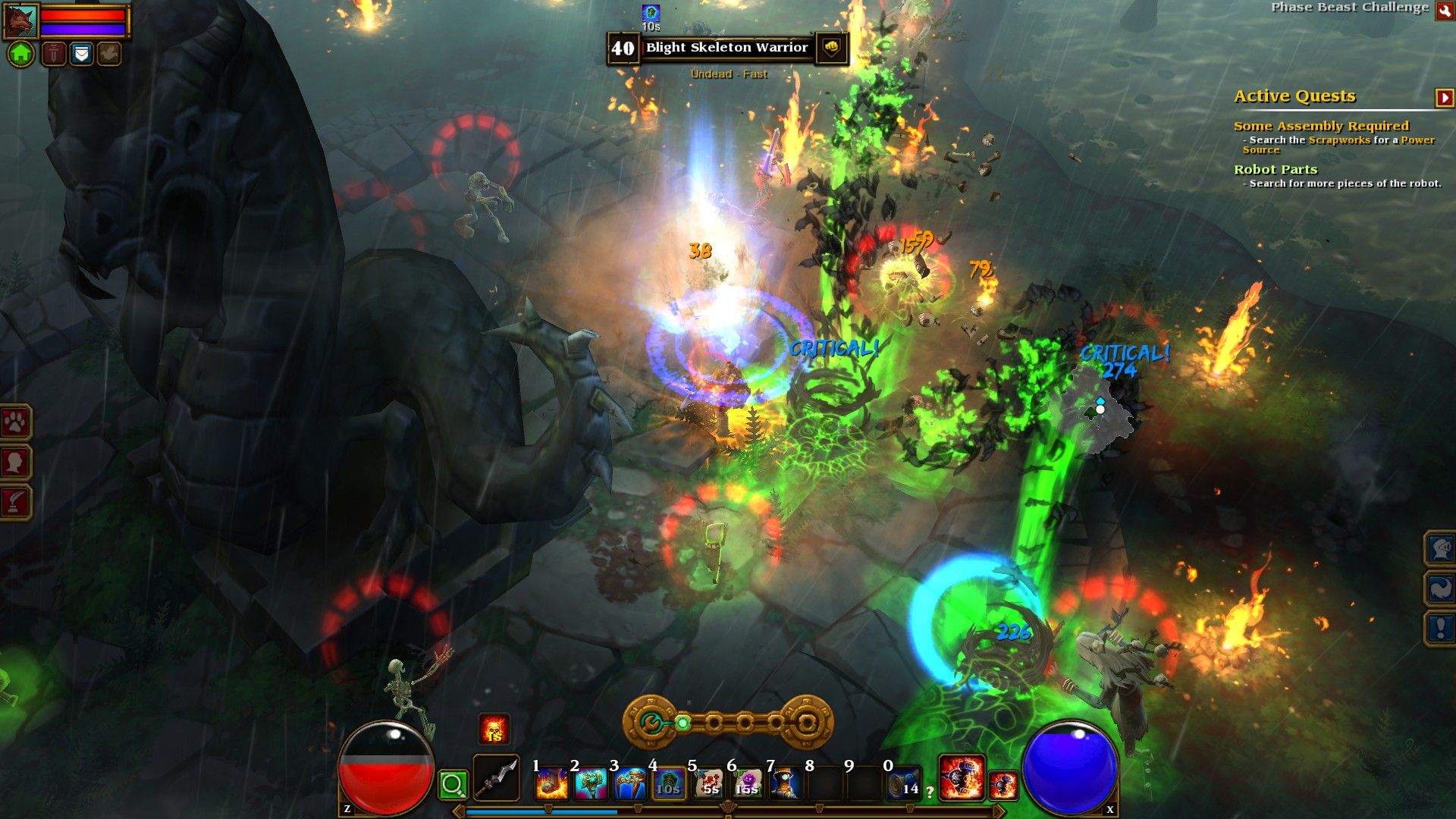
Task: Select the Robot Parts quest entry
Action: (x=1275, y=170)
